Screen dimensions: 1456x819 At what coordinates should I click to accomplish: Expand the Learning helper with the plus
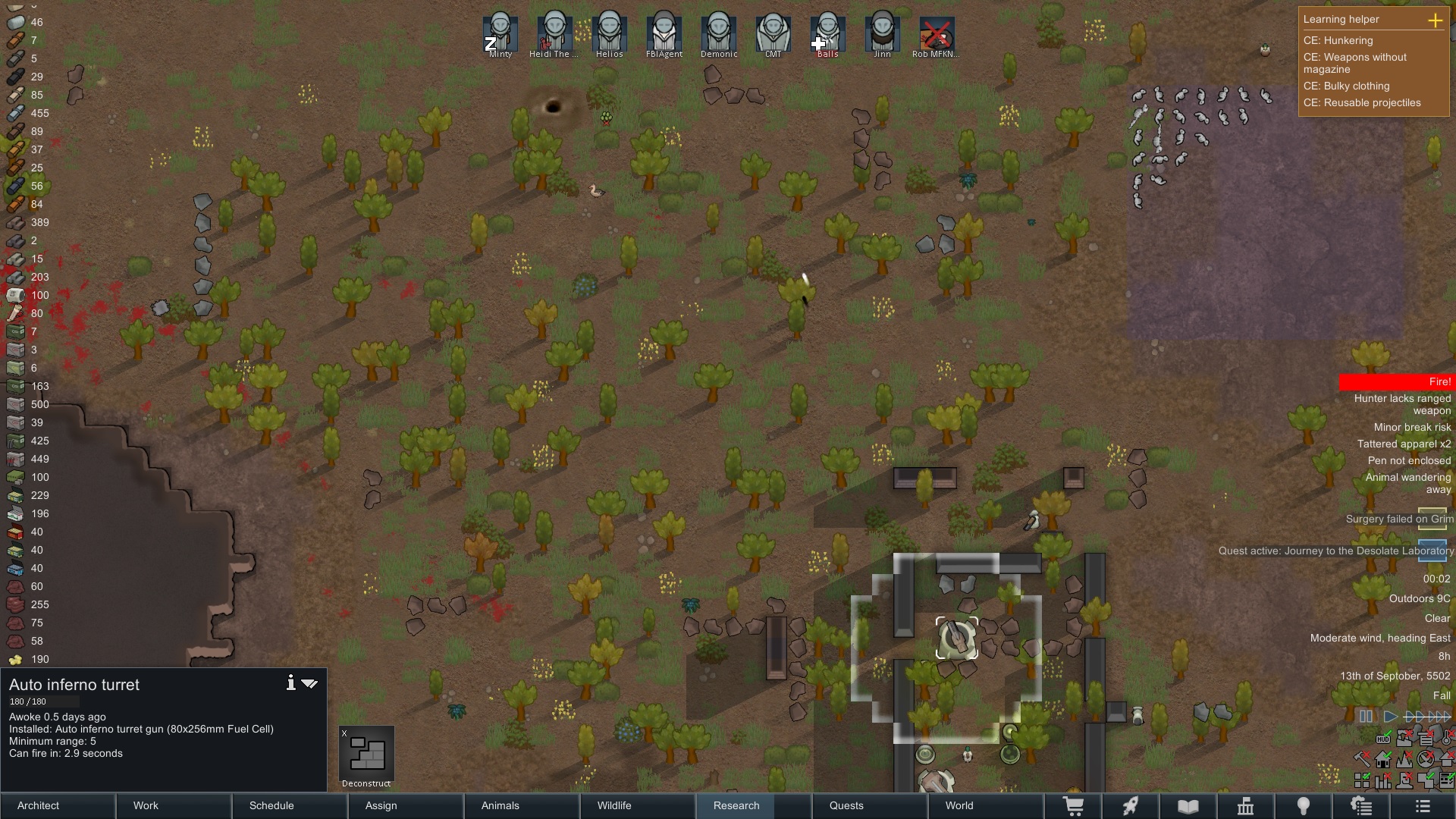point(1437,21)
